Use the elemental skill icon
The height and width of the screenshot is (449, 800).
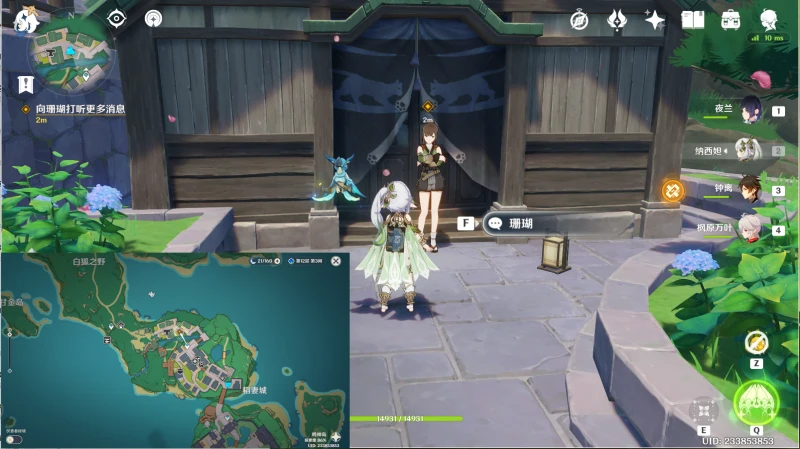(x=704, y=410)
